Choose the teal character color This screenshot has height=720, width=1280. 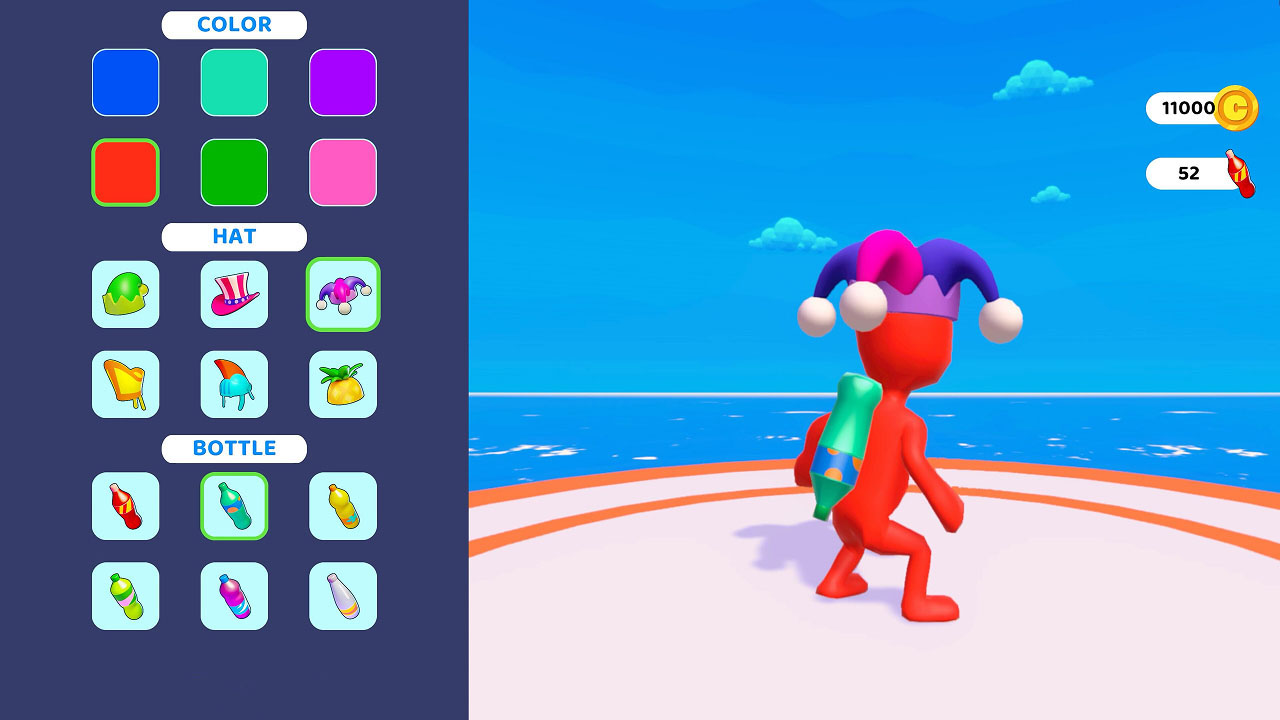(234, 83)
